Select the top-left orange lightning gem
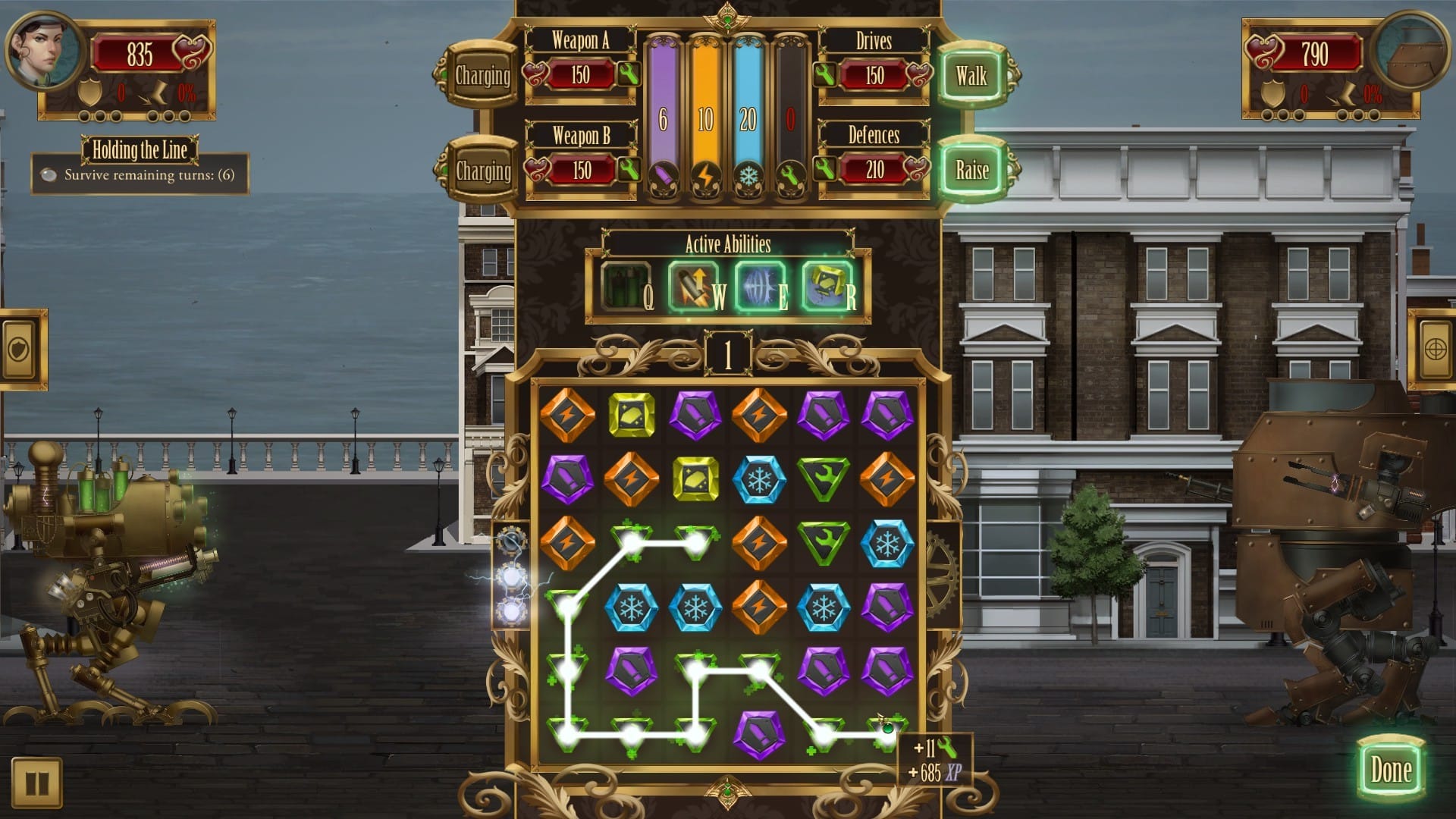 coord(567,415)
